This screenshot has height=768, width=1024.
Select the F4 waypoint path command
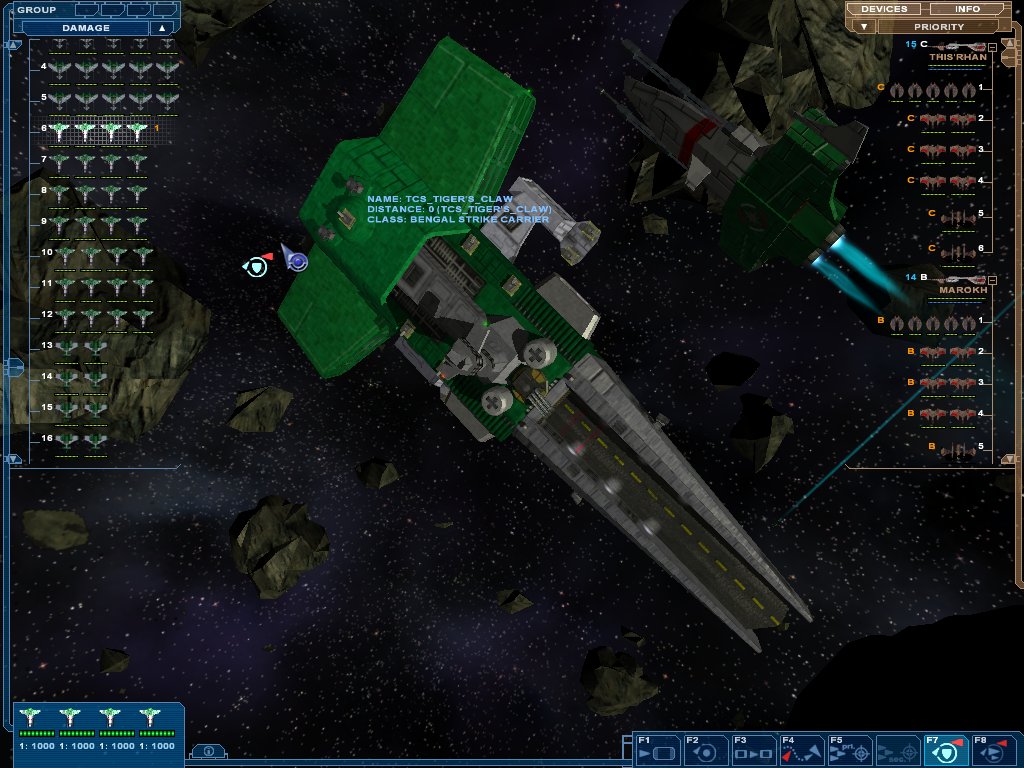(801, 750)
